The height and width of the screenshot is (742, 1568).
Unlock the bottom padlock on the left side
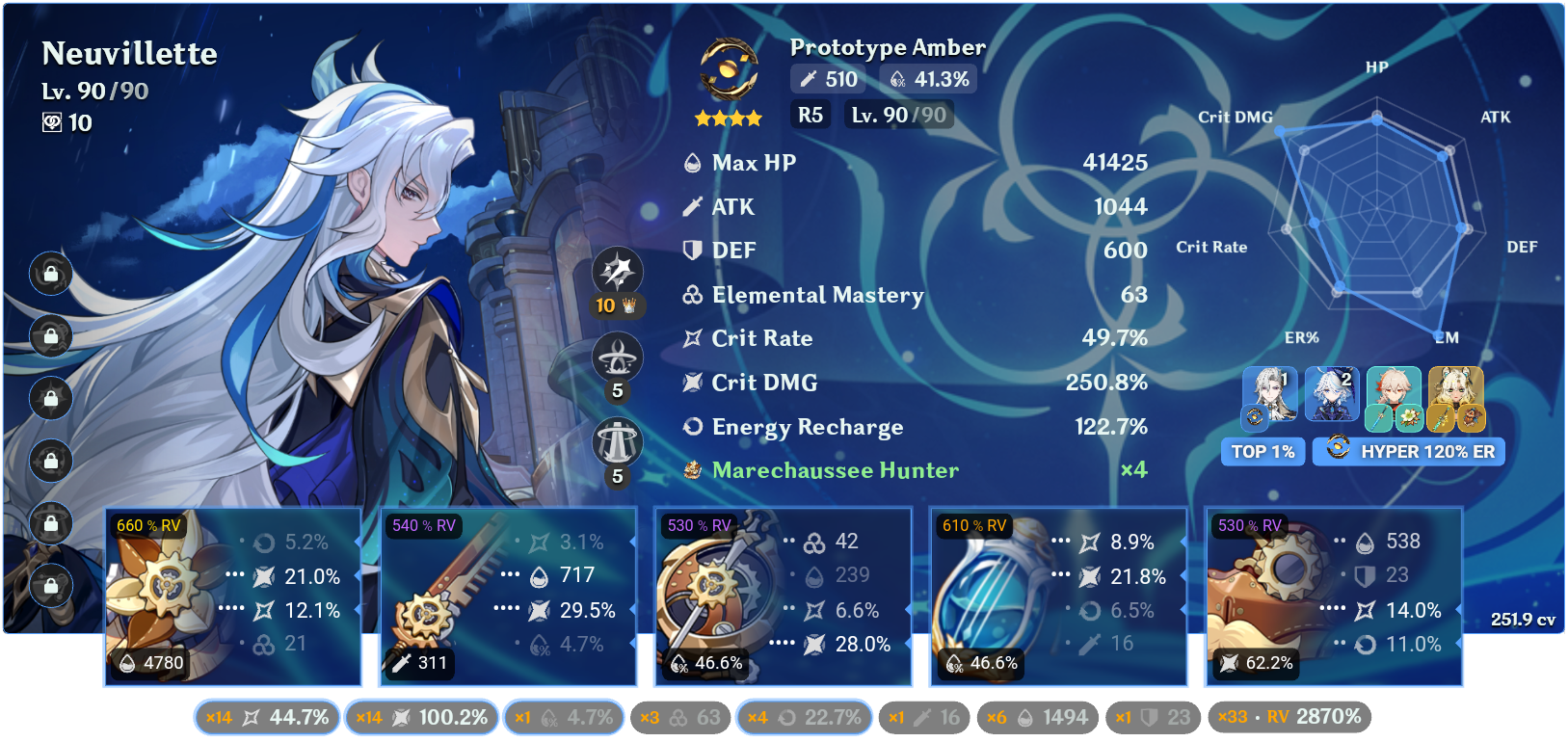[x=50, y=585]
